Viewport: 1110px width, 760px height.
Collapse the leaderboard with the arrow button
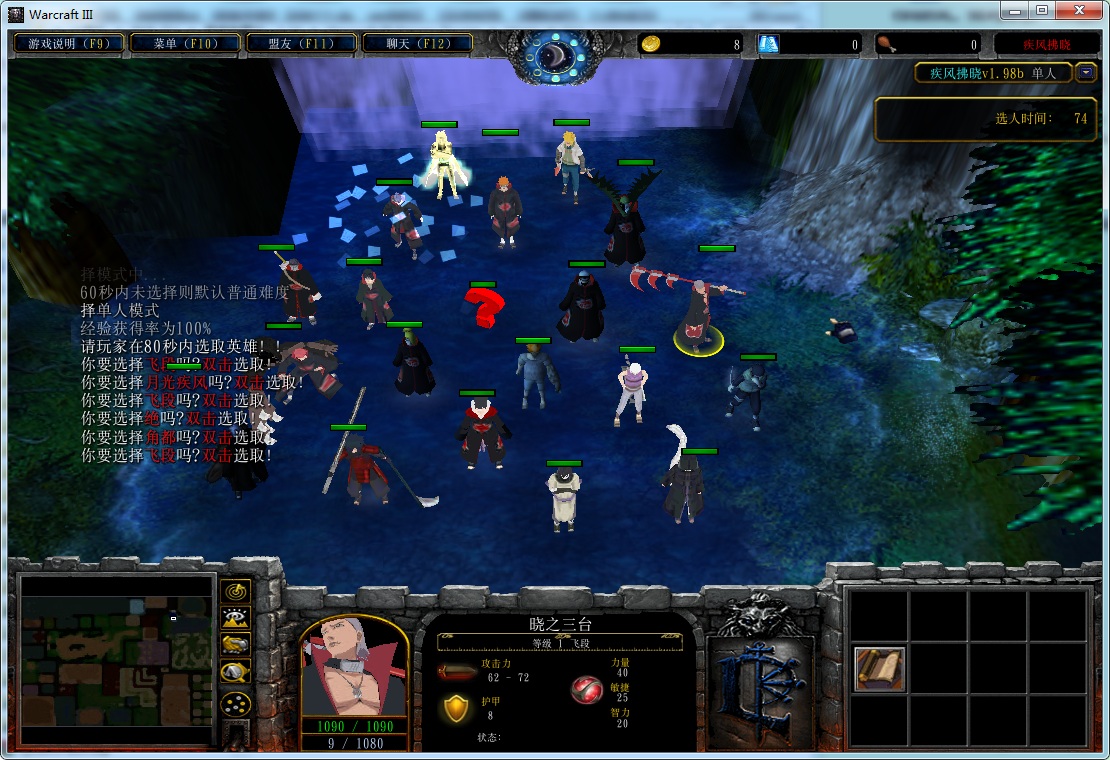point(1086,73)
